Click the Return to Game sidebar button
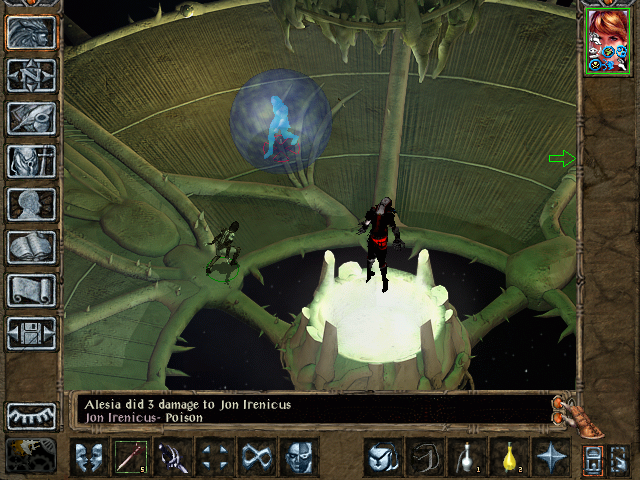The height and width of the screenshot is (480, 640). [x=31, y=31]
